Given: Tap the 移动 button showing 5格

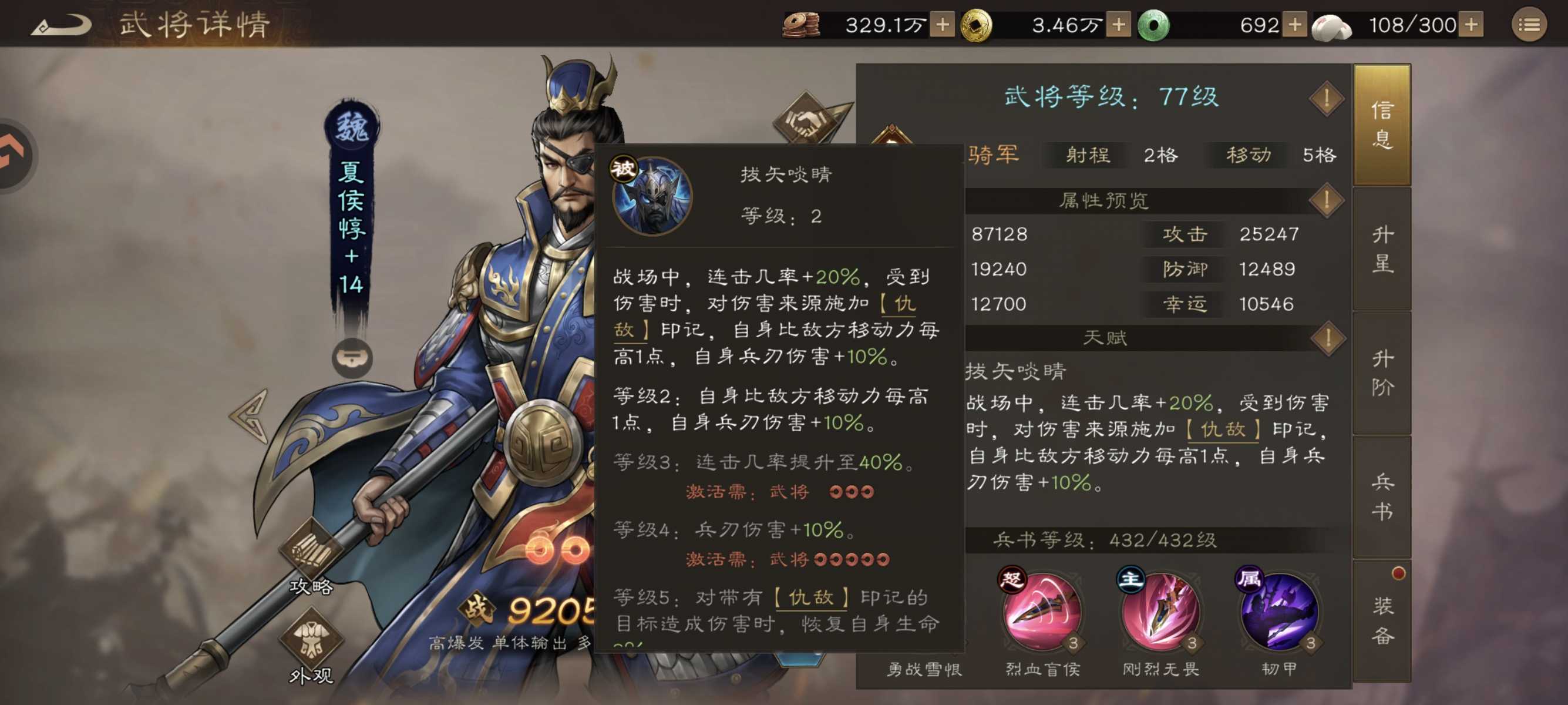Looking at the screenshot, I should click(x=1247, y=155).
